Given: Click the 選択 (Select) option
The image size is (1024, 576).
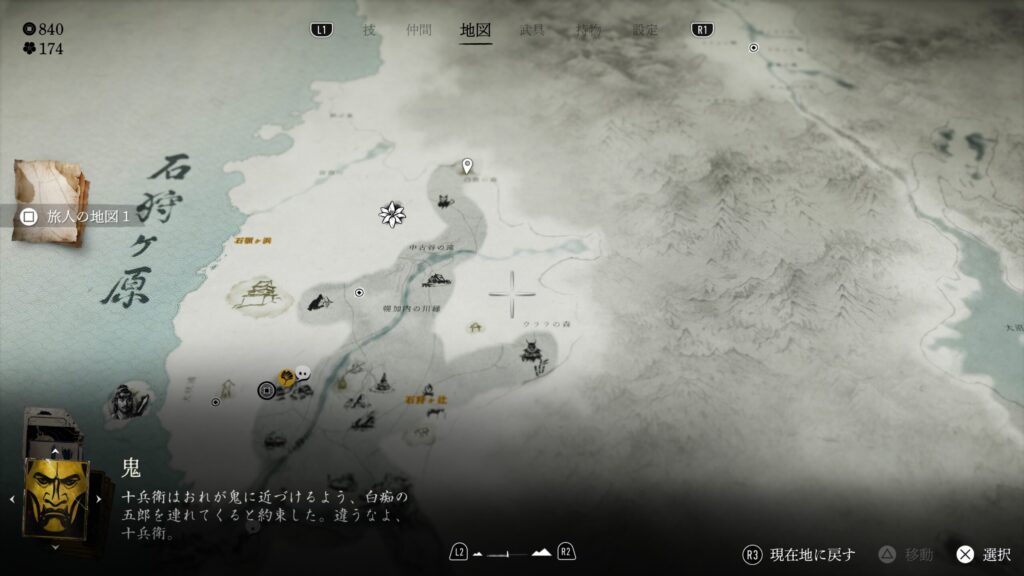Looking at the screenshot, I should pos(984,554).
